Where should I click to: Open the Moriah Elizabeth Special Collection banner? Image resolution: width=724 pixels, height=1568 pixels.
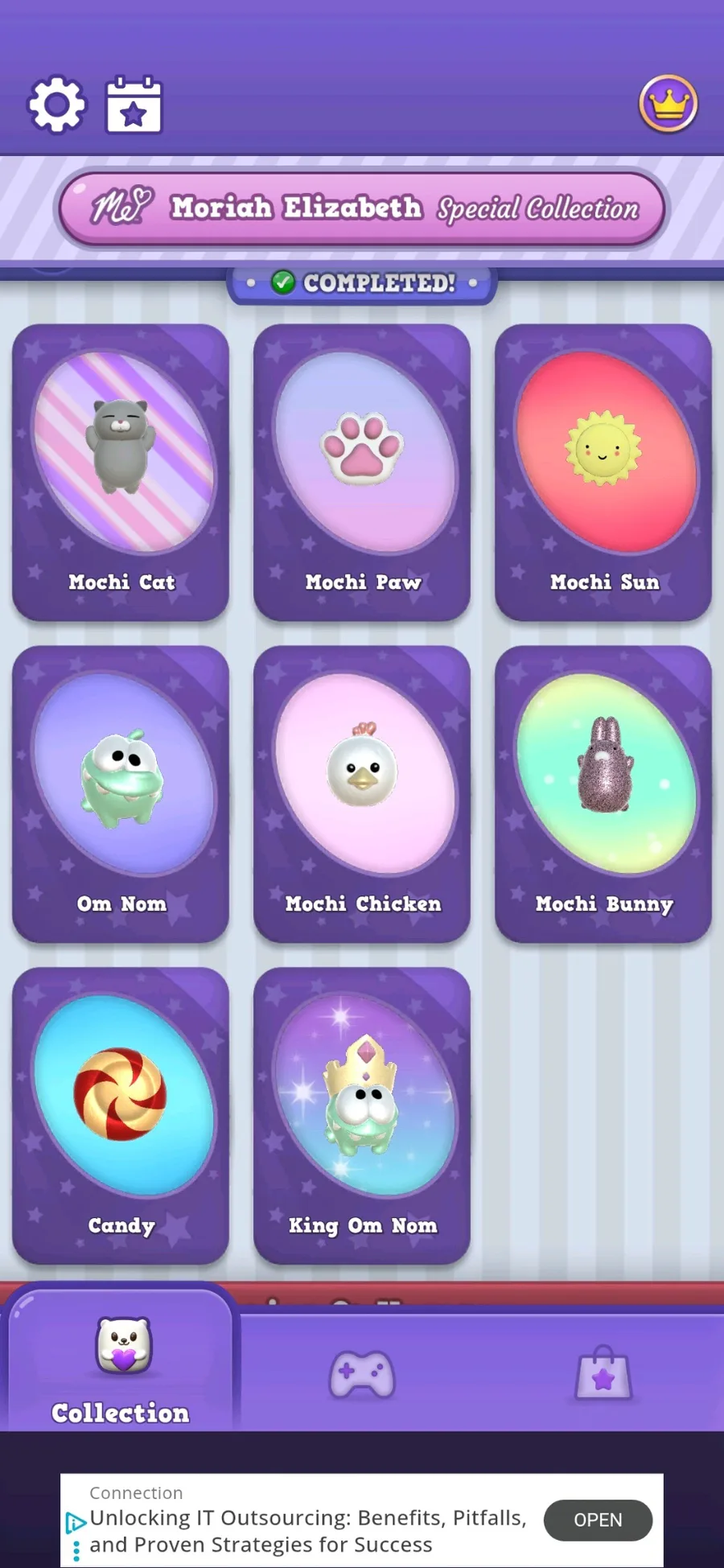coord(362,208)
